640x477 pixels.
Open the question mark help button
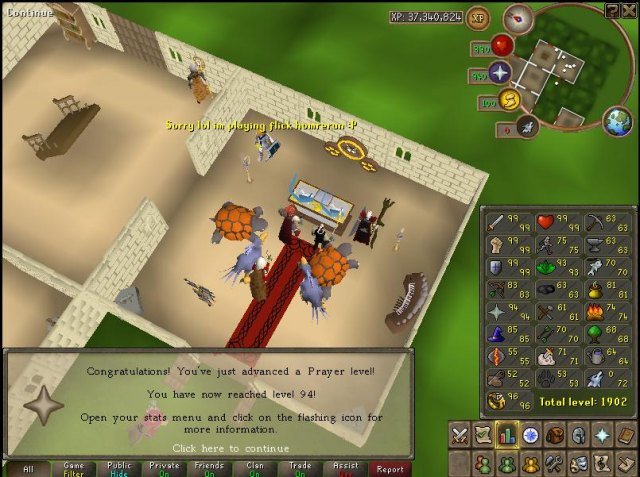612,10
